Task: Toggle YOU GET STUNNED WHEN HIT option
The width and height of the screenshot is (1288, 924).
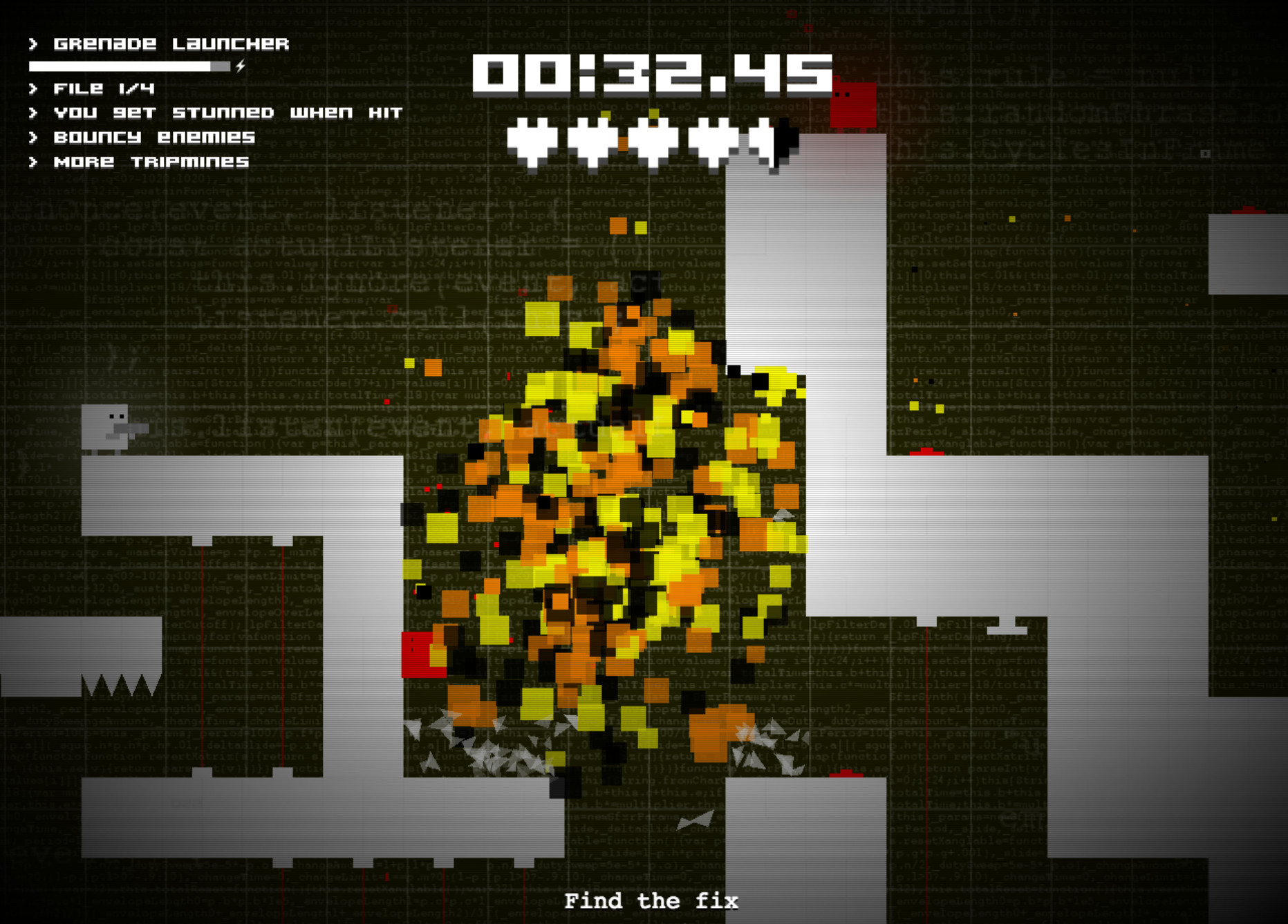Action: coord(228,113)
